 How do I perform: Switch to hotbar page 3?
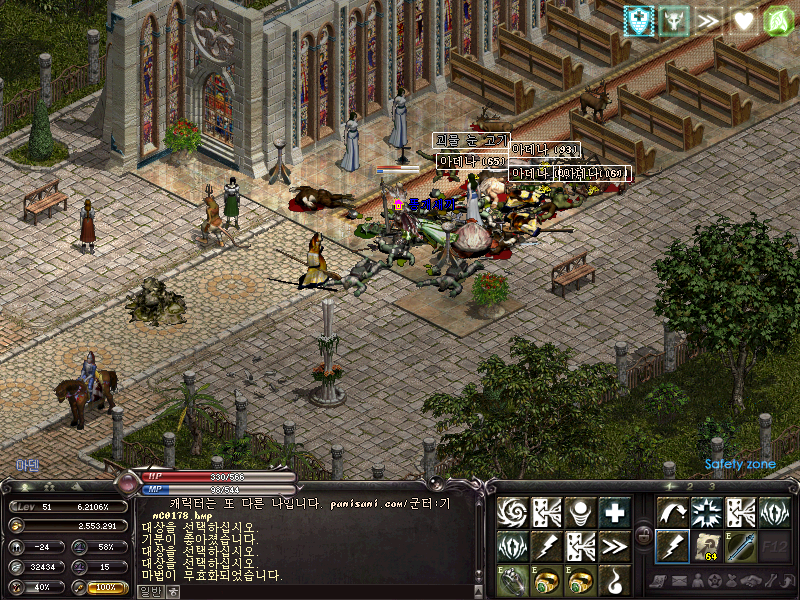coord(711,486)
